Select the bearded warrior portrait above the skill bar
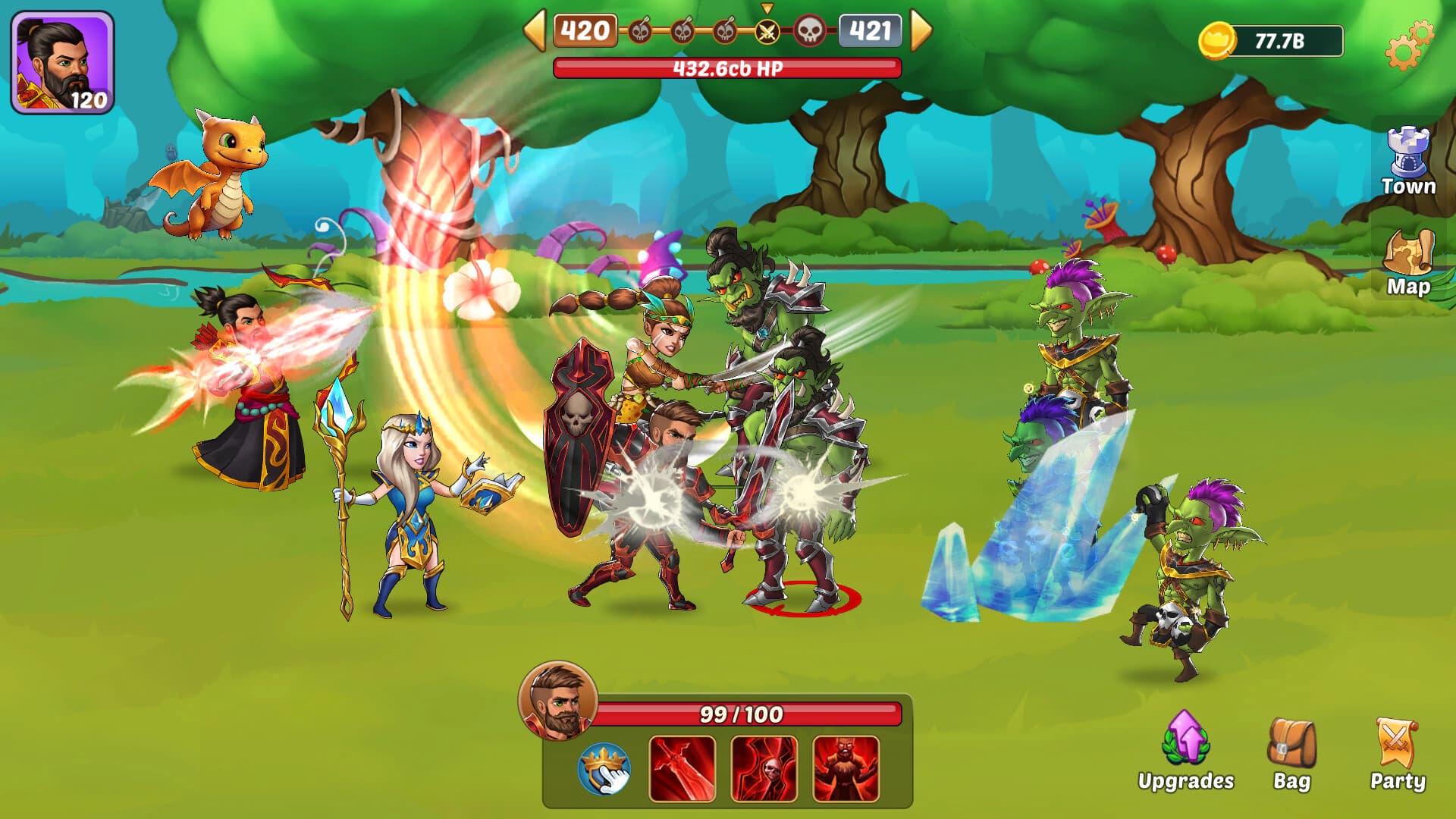Viewport: 1456px width, 819px height. pyautogui.click(x=558, y=701)
